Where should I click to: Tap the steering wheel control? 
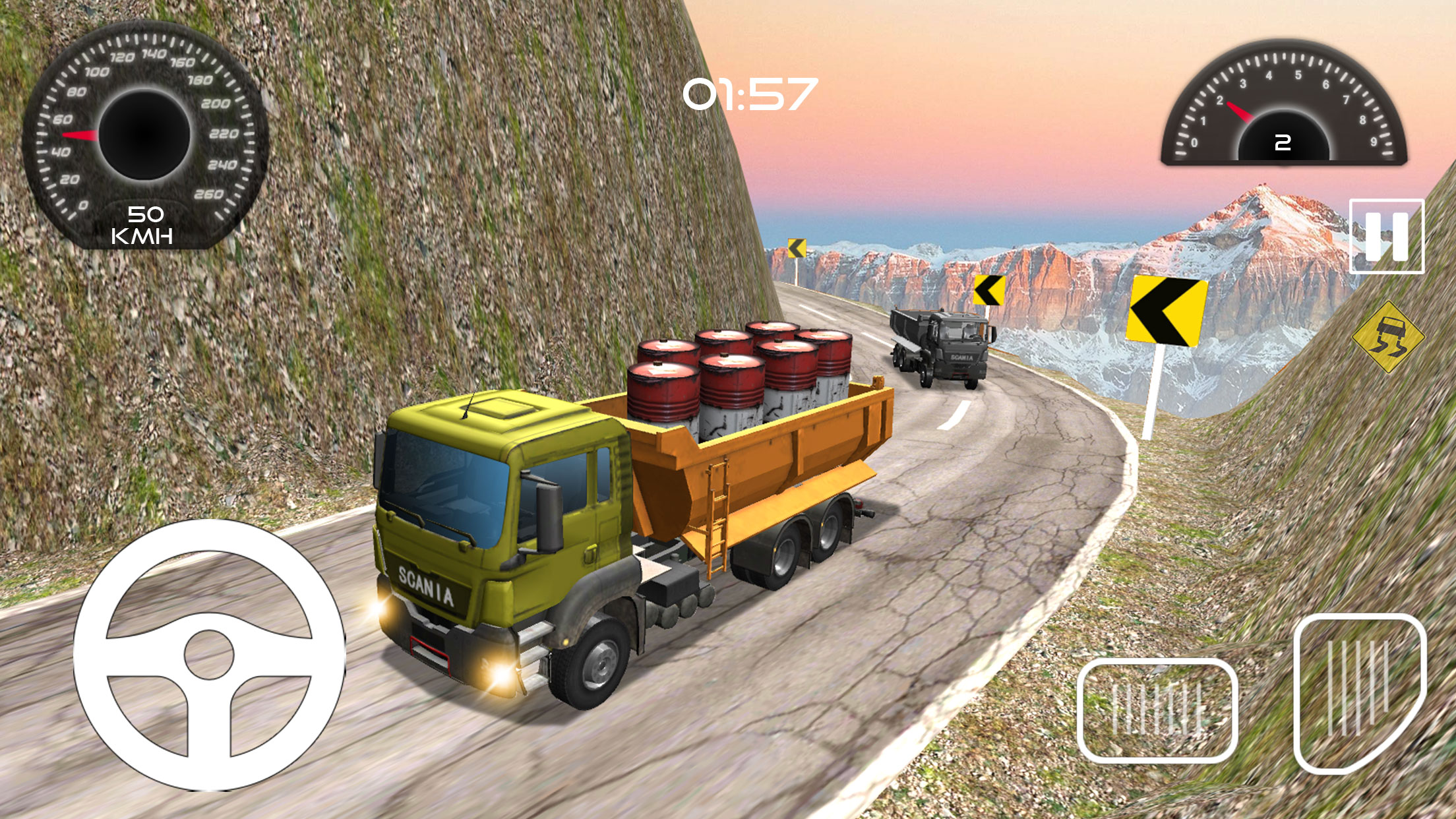209,655
